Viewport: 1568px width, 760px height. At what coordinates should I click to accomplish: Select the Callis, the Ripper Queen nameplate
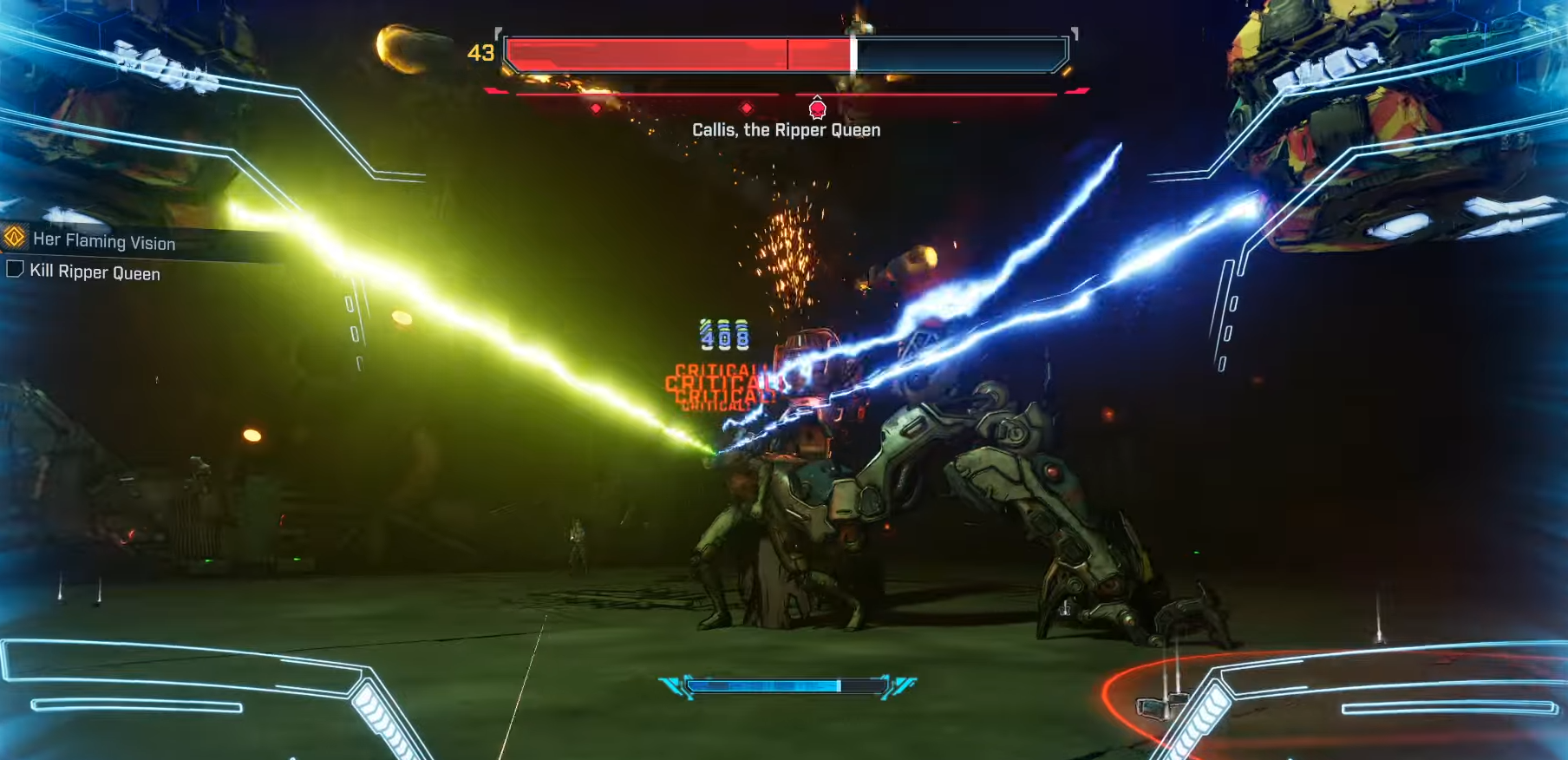click(x=785, y=129)
